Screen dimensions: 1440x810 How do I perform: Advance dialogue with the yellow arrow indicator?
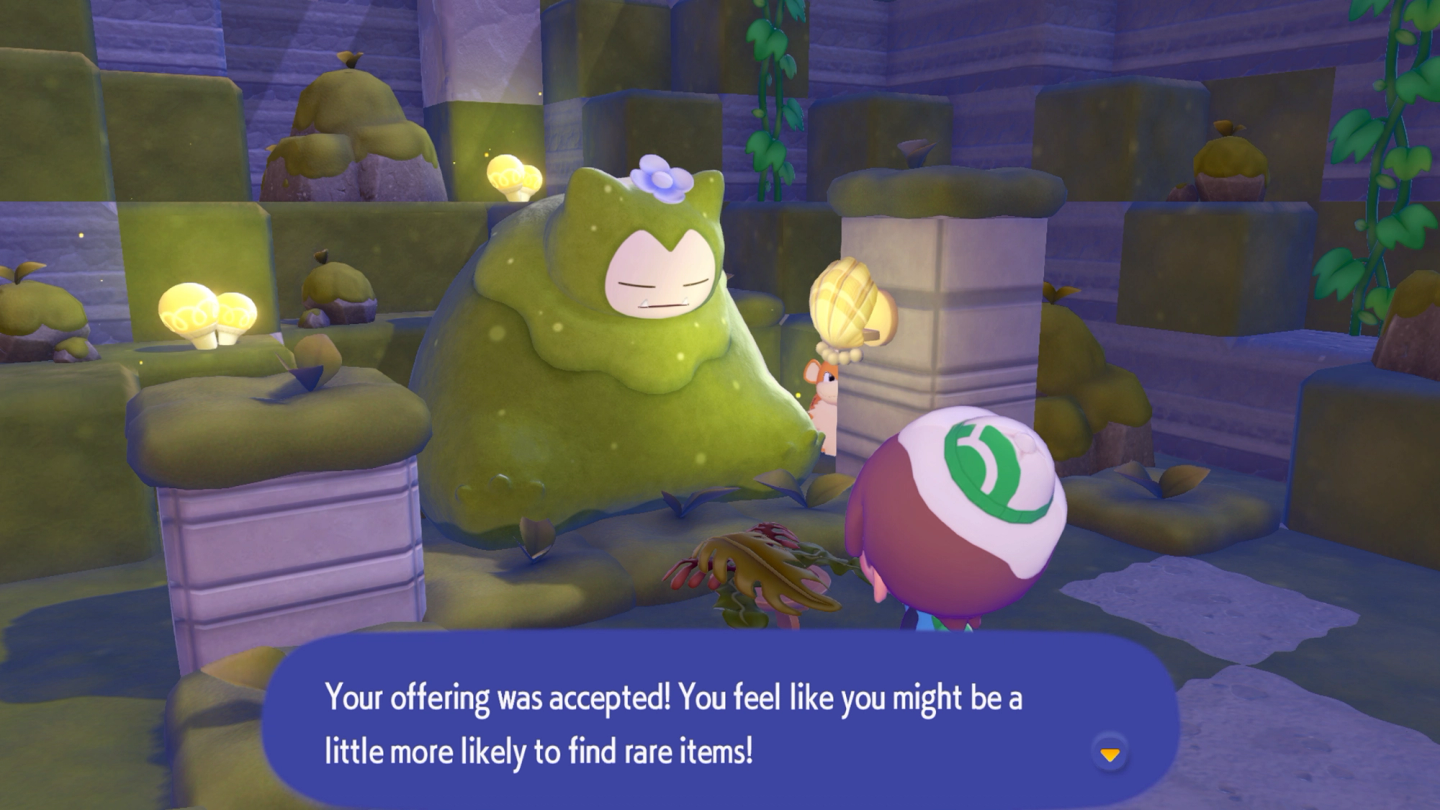pyautogui.click(x=1110, y=754)
